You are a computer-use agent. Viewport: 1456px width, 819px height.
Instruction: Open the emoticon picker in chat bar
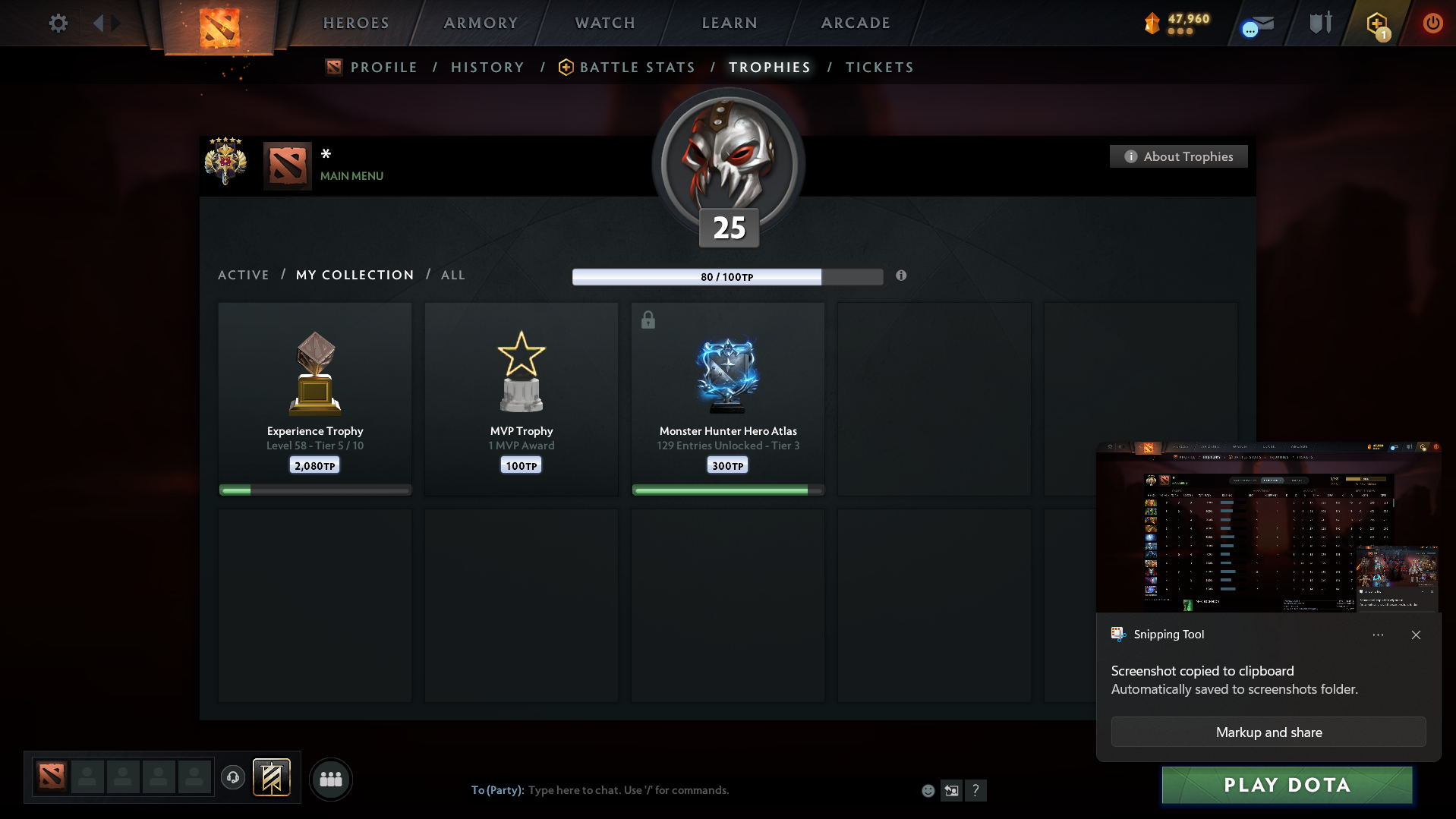[928, 790]
